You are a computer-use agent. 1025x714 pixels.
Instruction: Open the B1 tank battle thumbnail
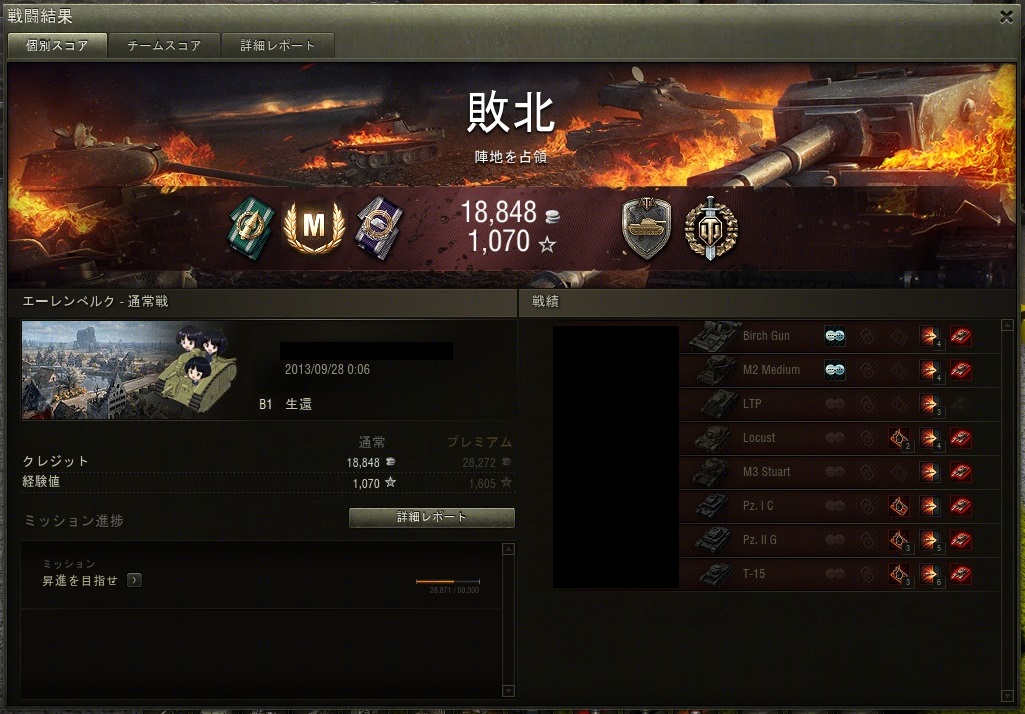pyautogui.click(x=130, y=370)
